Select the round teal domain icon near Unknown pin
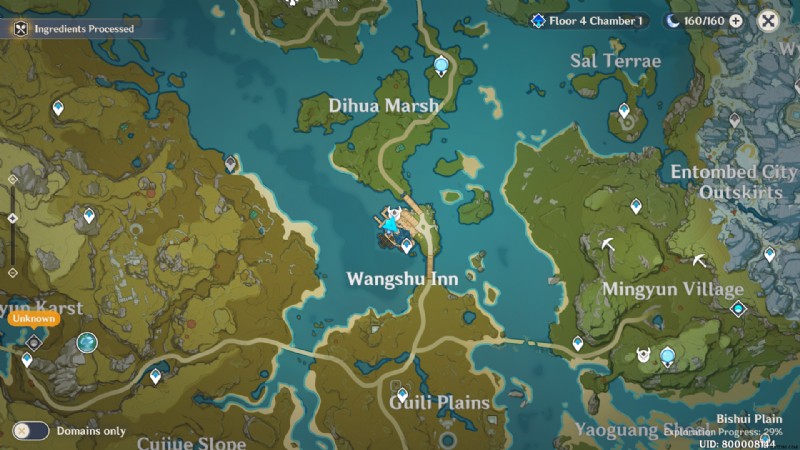The width and height of the screenshot is (800, 450). (x=87, y=342)
